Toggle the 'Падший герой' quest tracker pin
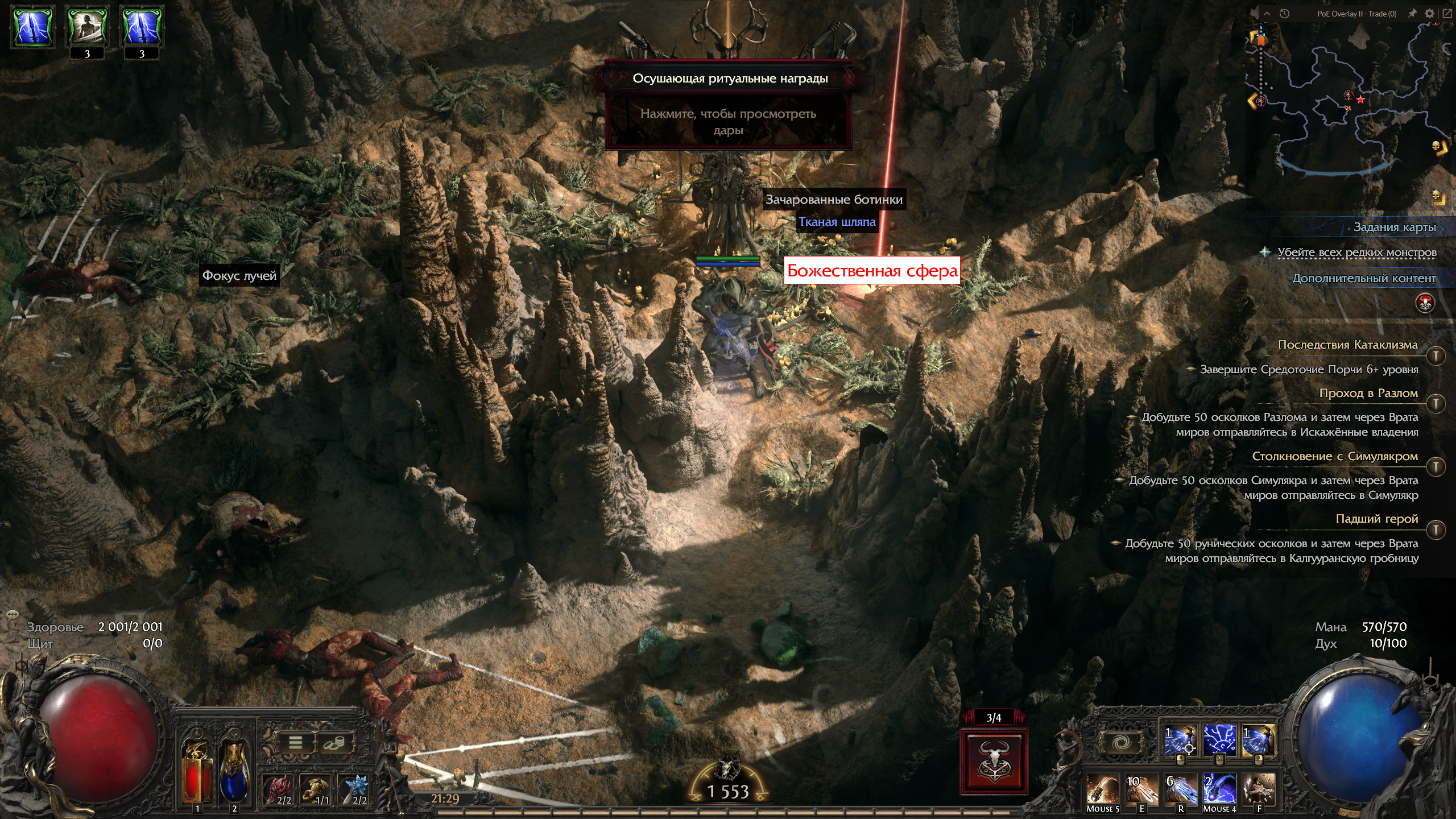This screenshot has height=819, width=1456. pyautogui.click(x=1436, y=530)
